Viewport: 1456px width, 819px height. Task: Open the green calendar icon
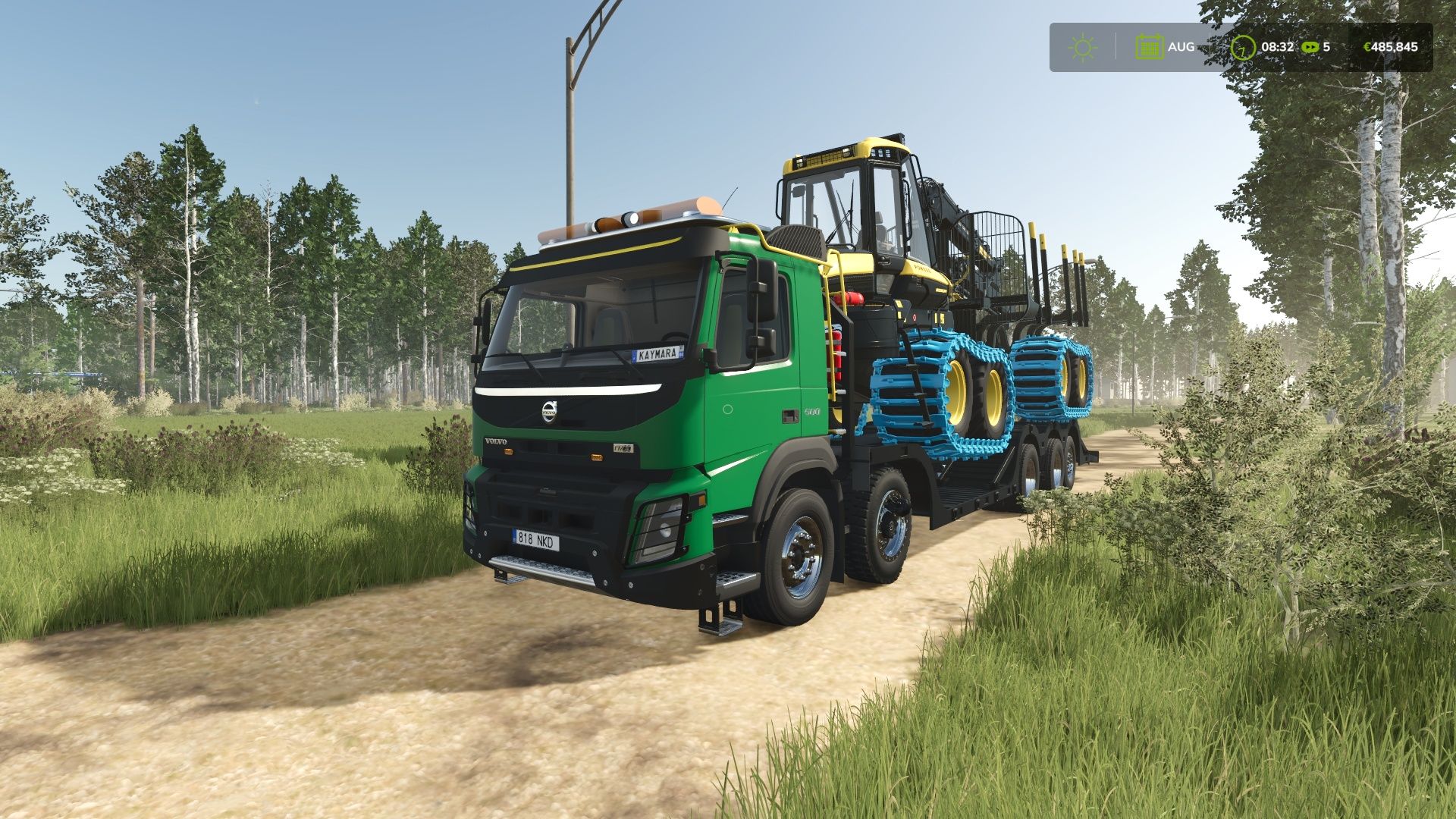pyautogui.click(x=1150, y=46)
